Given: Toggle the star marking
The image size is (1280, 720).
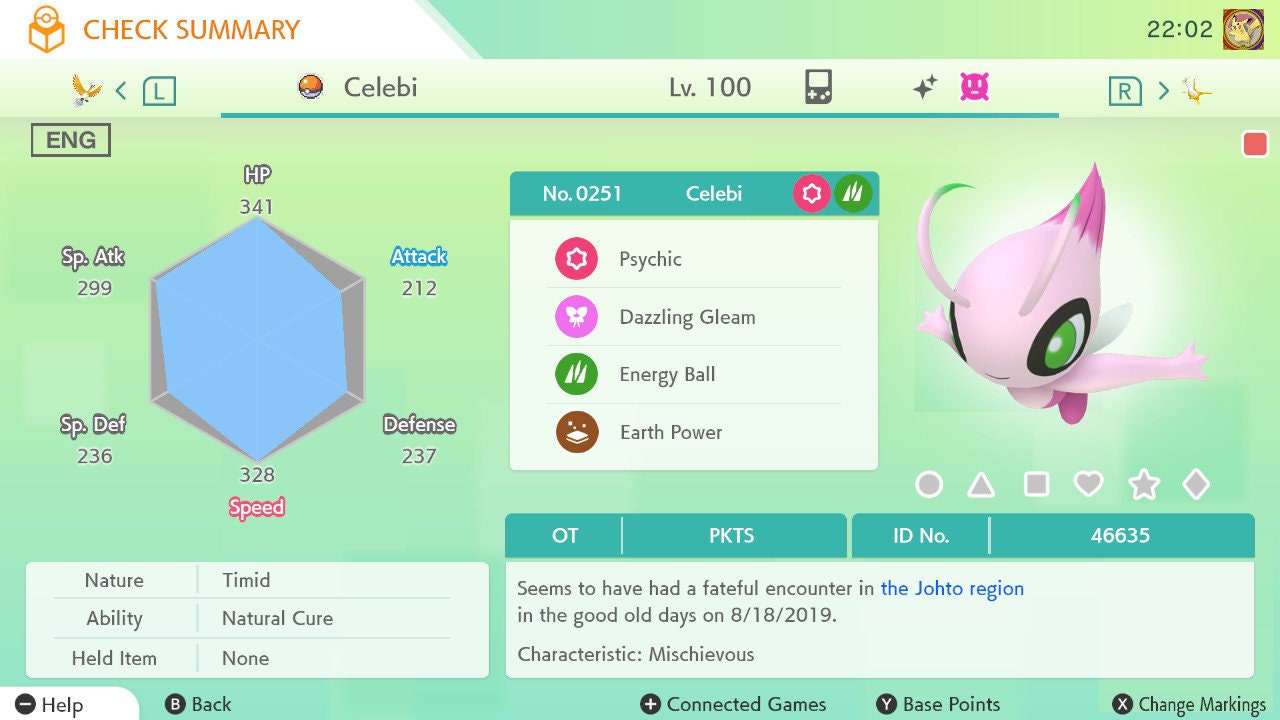Looking at the screenshot, I should click(1143, 485).
